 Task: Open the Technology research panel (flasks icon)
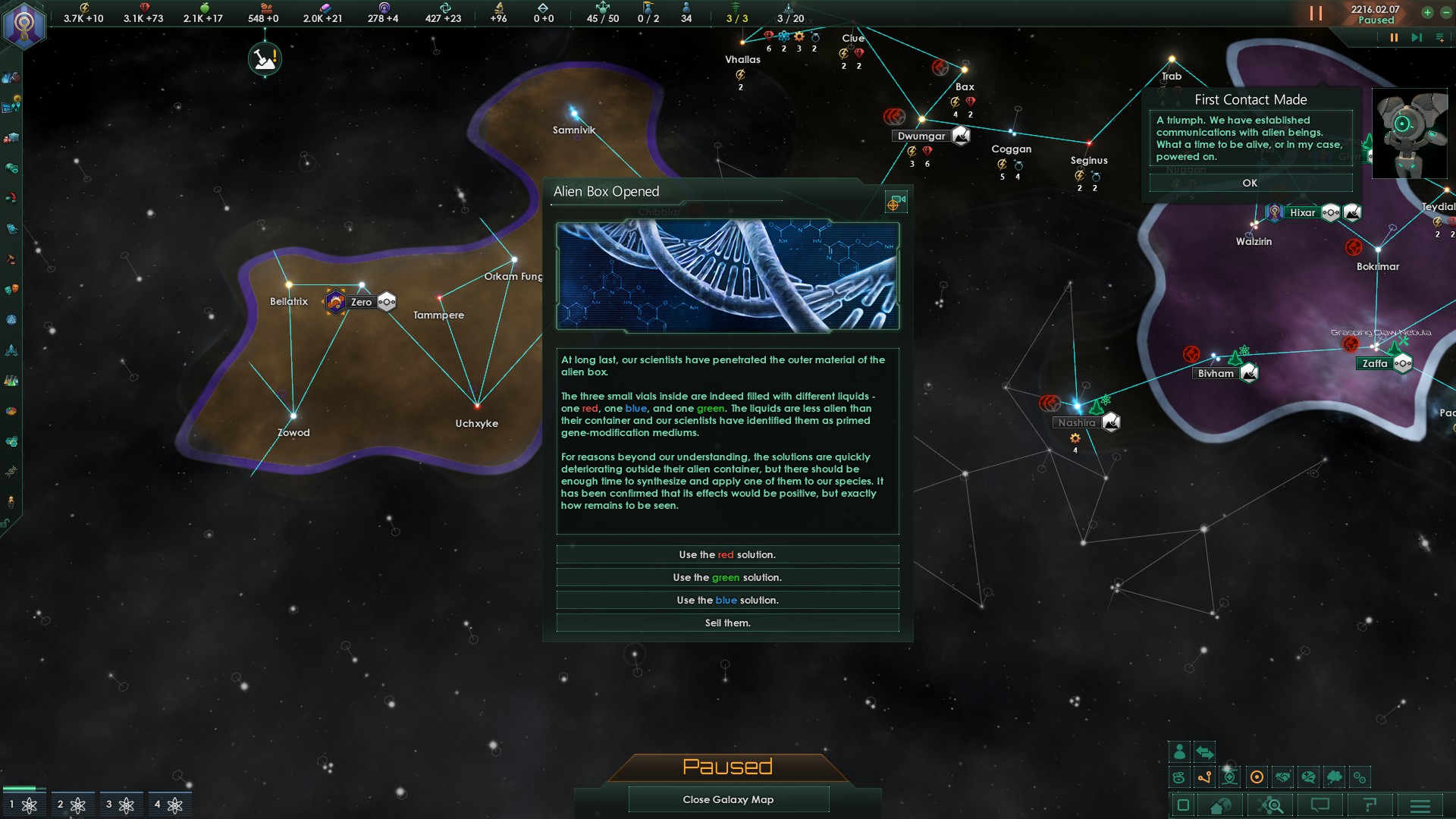(11, 380)
